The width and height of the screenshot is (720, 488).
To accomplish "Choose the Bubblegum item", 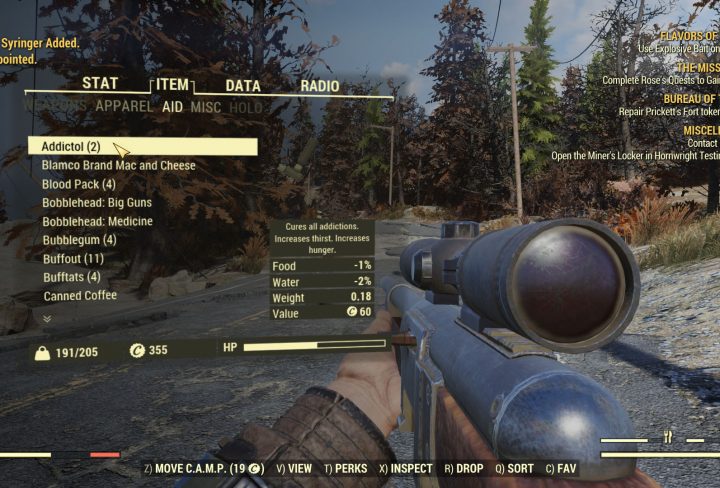I will tap(79, 240).
